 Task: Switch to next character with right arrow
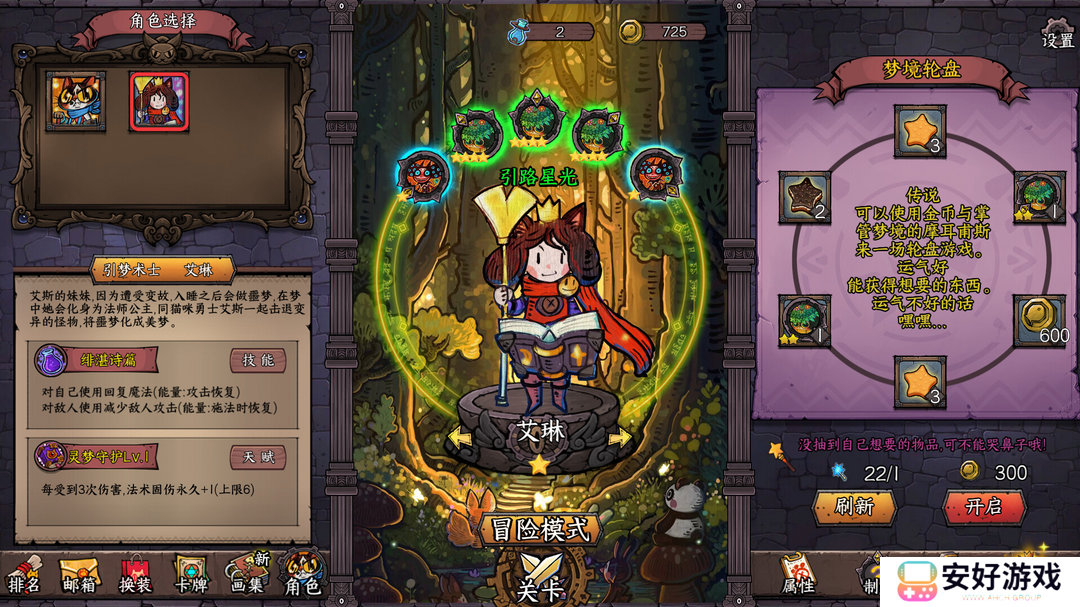pyautogui.click(x=620, y=438)
